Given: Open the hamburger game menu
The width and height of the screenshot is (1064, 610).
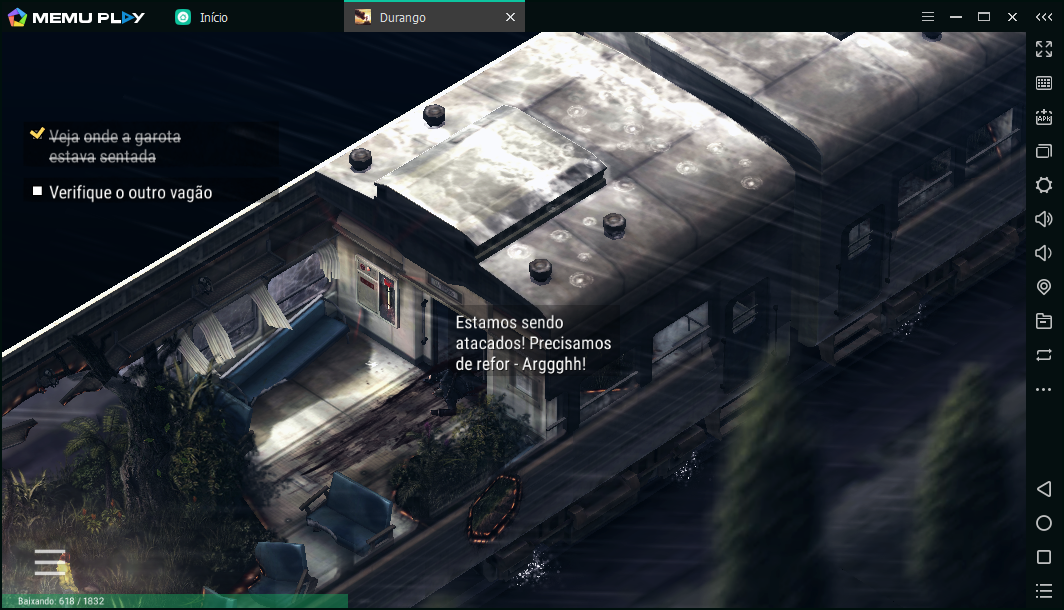Looking at the screenshot, I should click(x=50, y=562).
